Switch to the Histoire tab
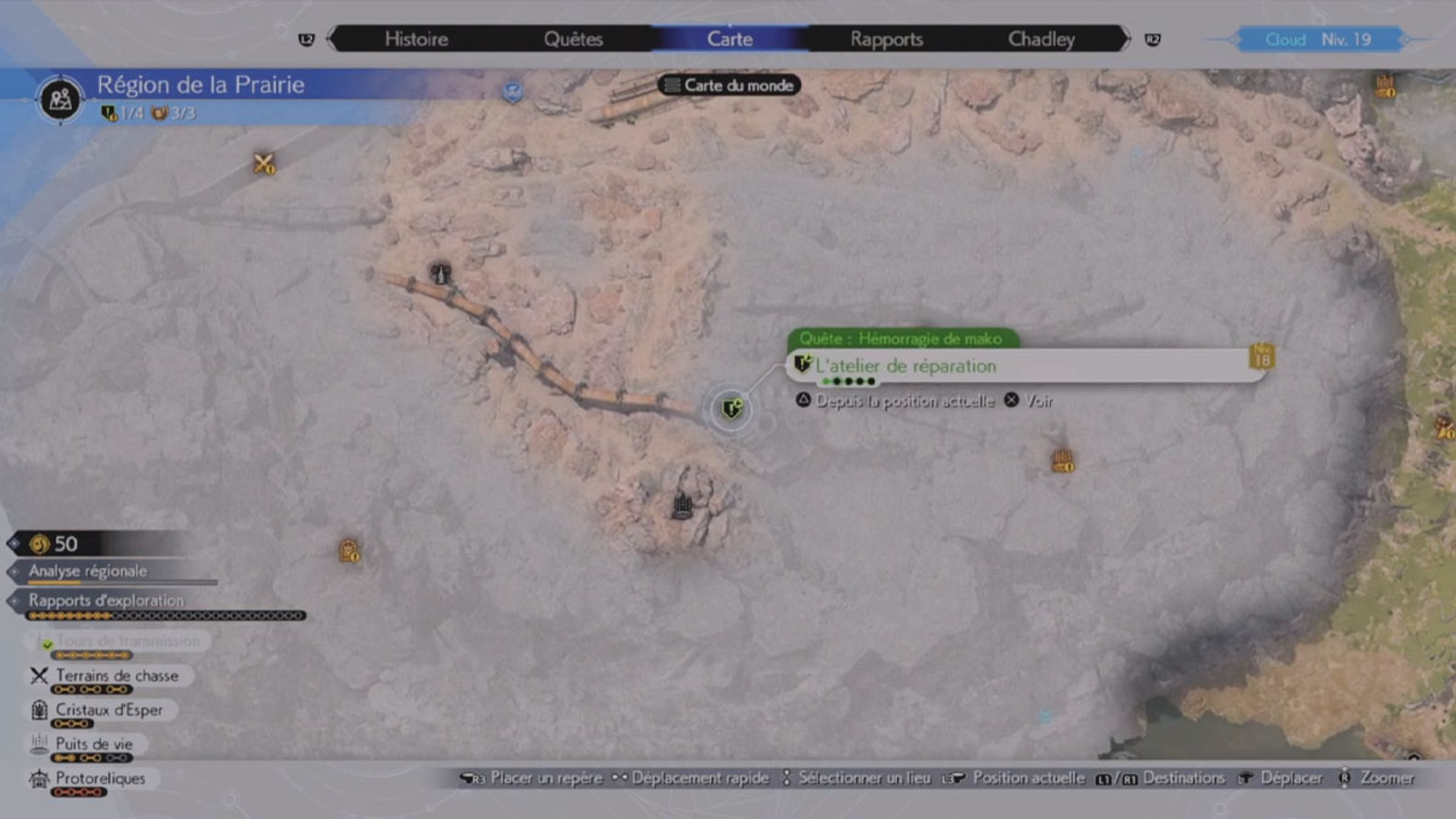Screen dimensions: 1456x819 click(416, 39)
